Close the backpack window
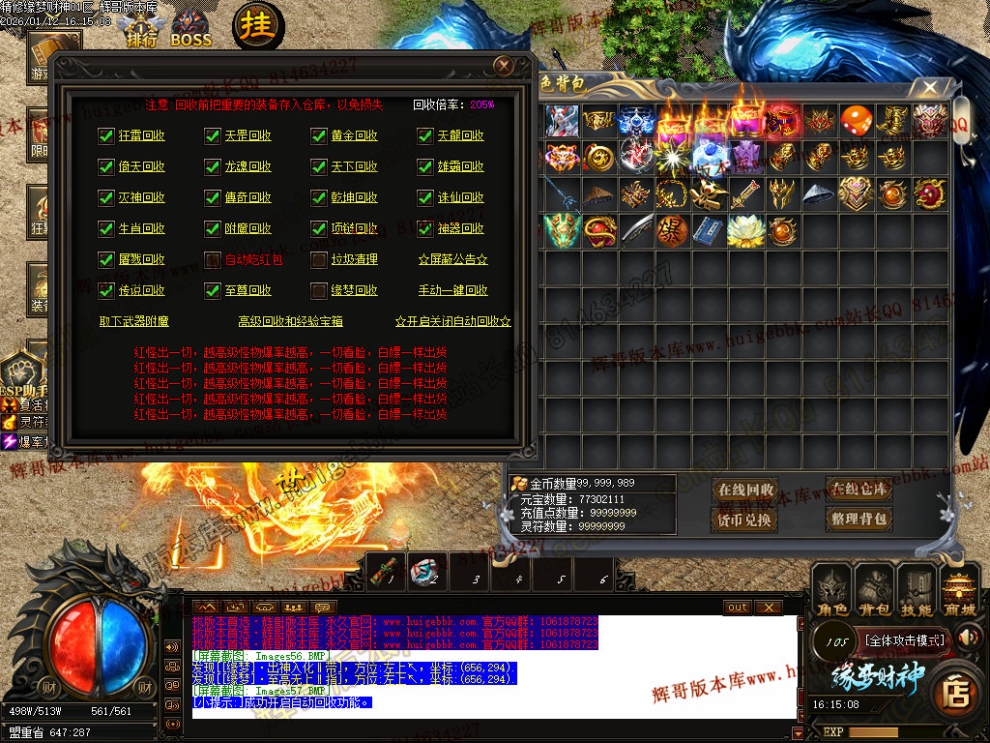The height and width of the screenshot is (743, 990). tap(930, 88)
